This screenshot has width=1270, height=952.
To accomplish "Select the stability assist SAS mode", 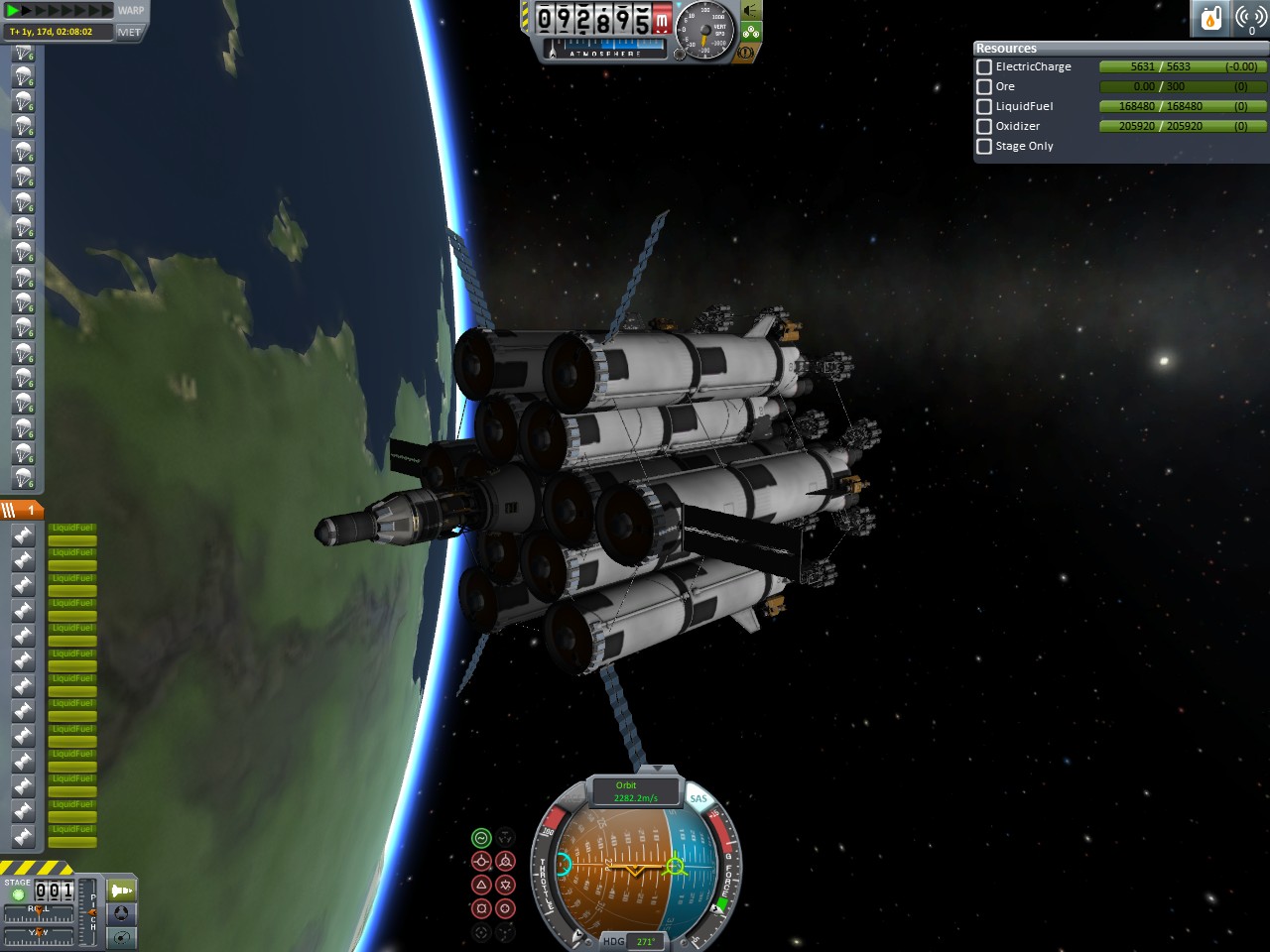I will [x=481, y=838].
